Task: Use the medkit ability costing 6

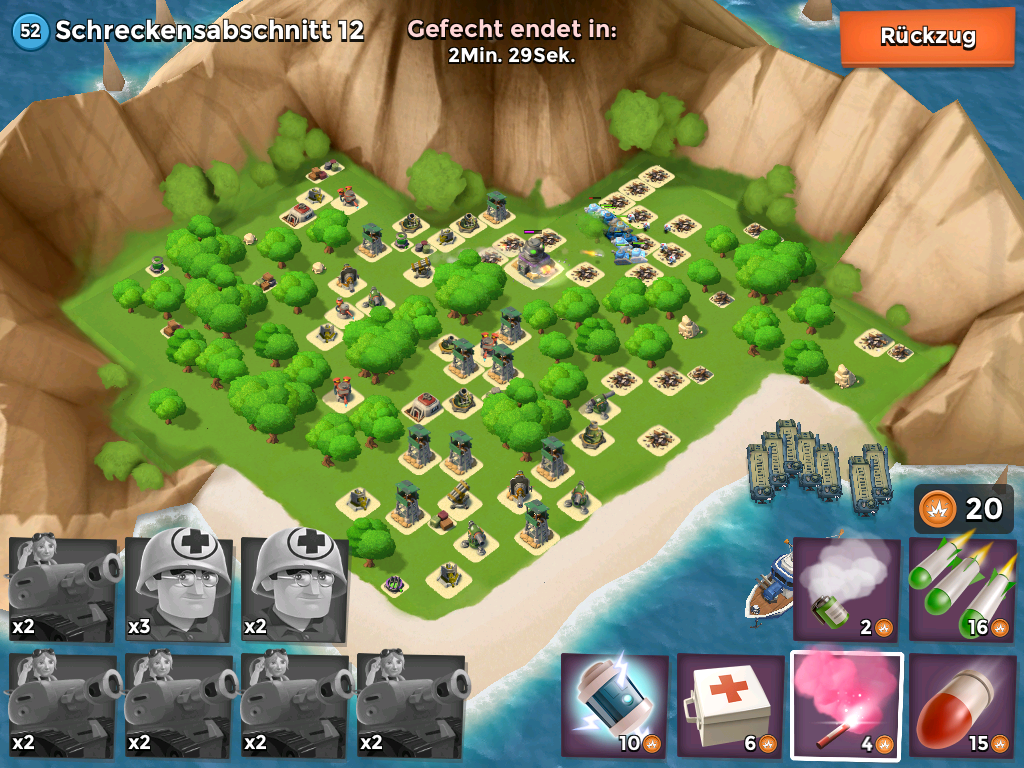Action: point(730,704)
